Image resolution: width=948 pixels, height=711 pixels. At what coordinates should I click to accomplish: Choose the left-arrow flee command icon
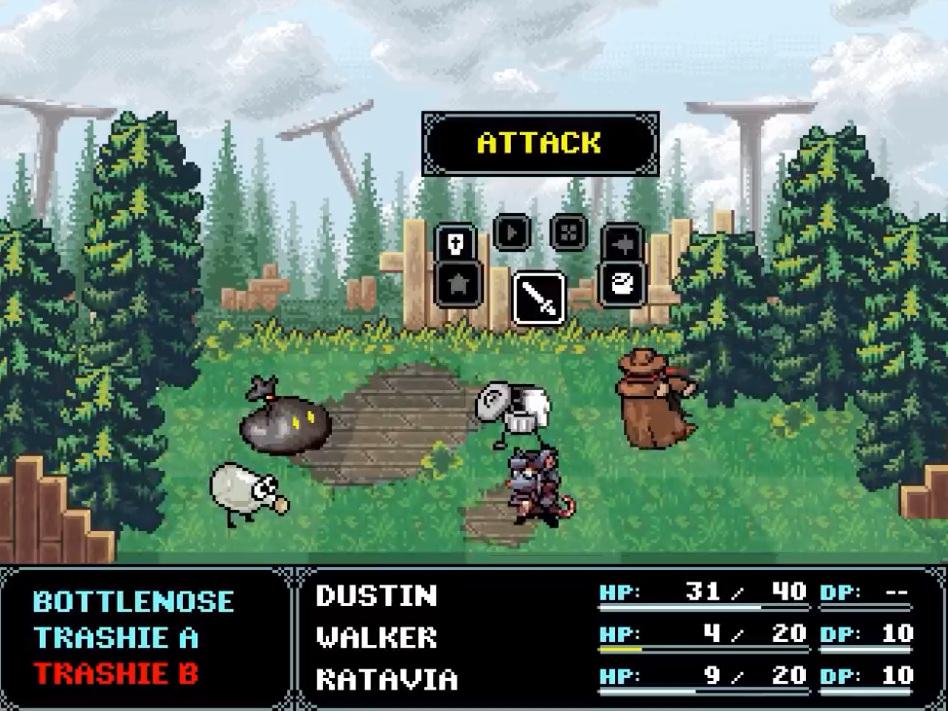pos(622,243)
